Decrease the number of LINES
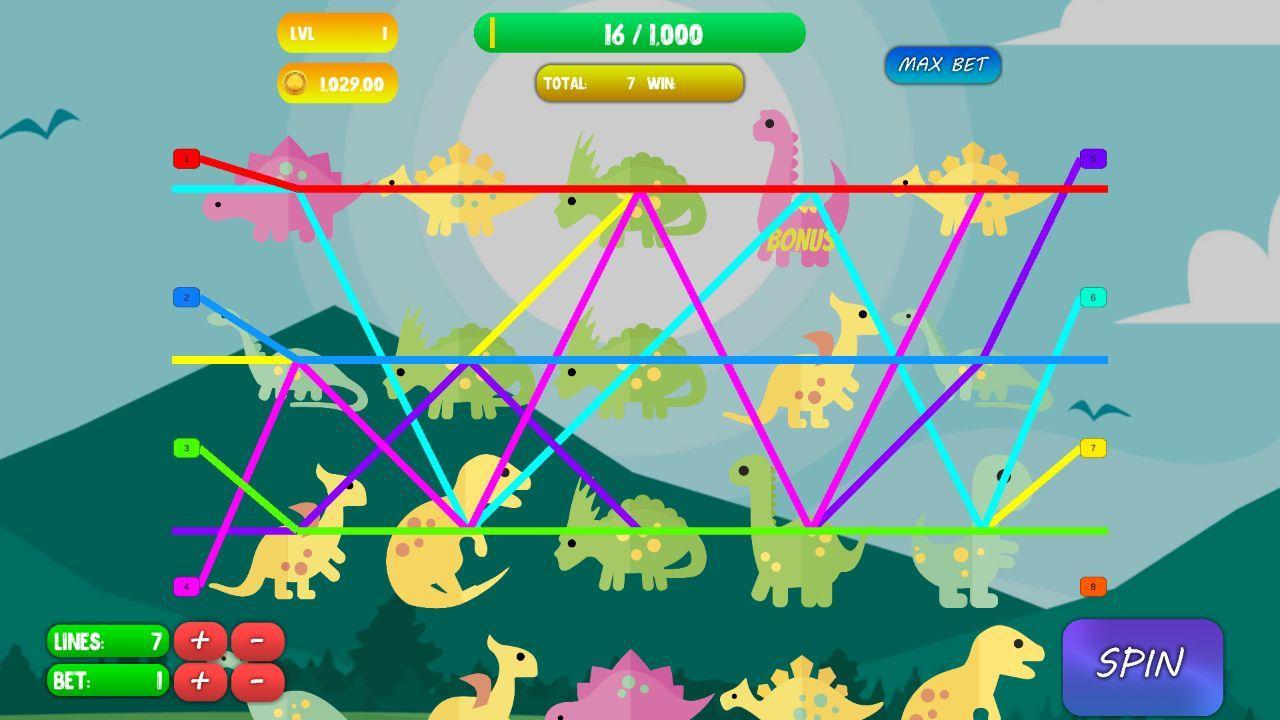 pos(258,640)
